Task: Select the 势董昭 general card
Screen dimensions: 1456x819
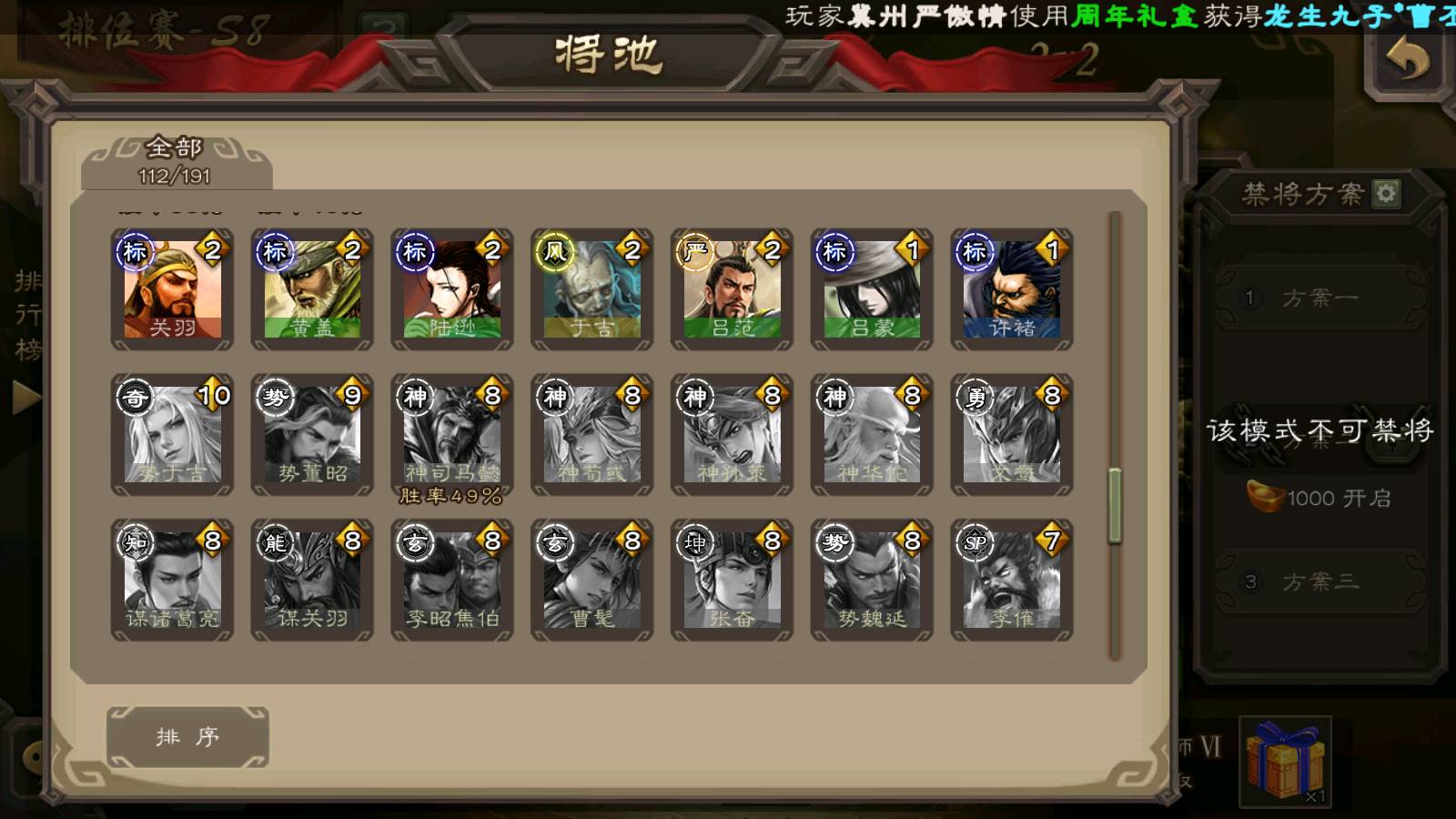Action: pos(312,435)
